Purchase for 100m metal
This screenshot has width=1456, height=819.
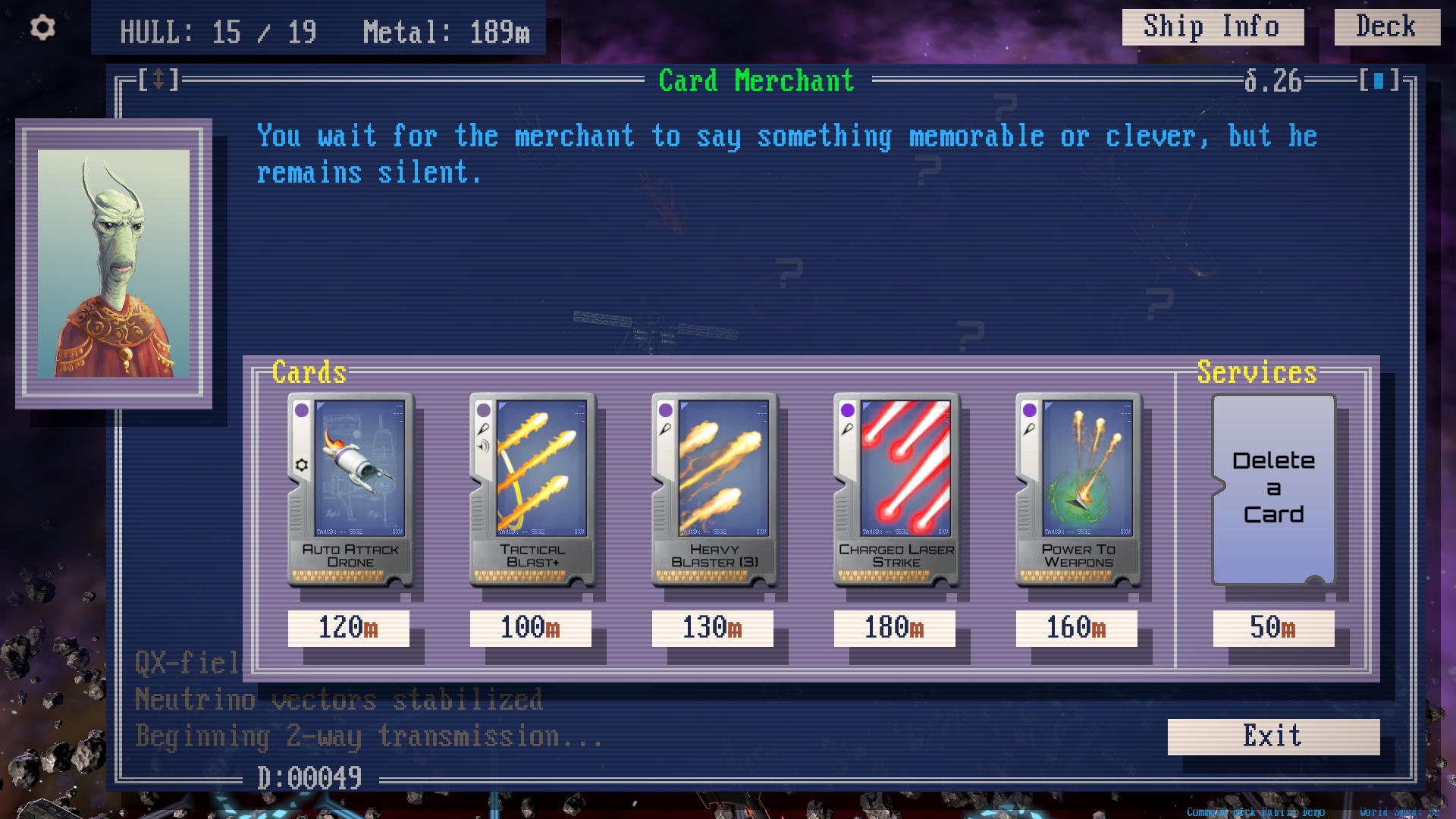tap(530, 628)
